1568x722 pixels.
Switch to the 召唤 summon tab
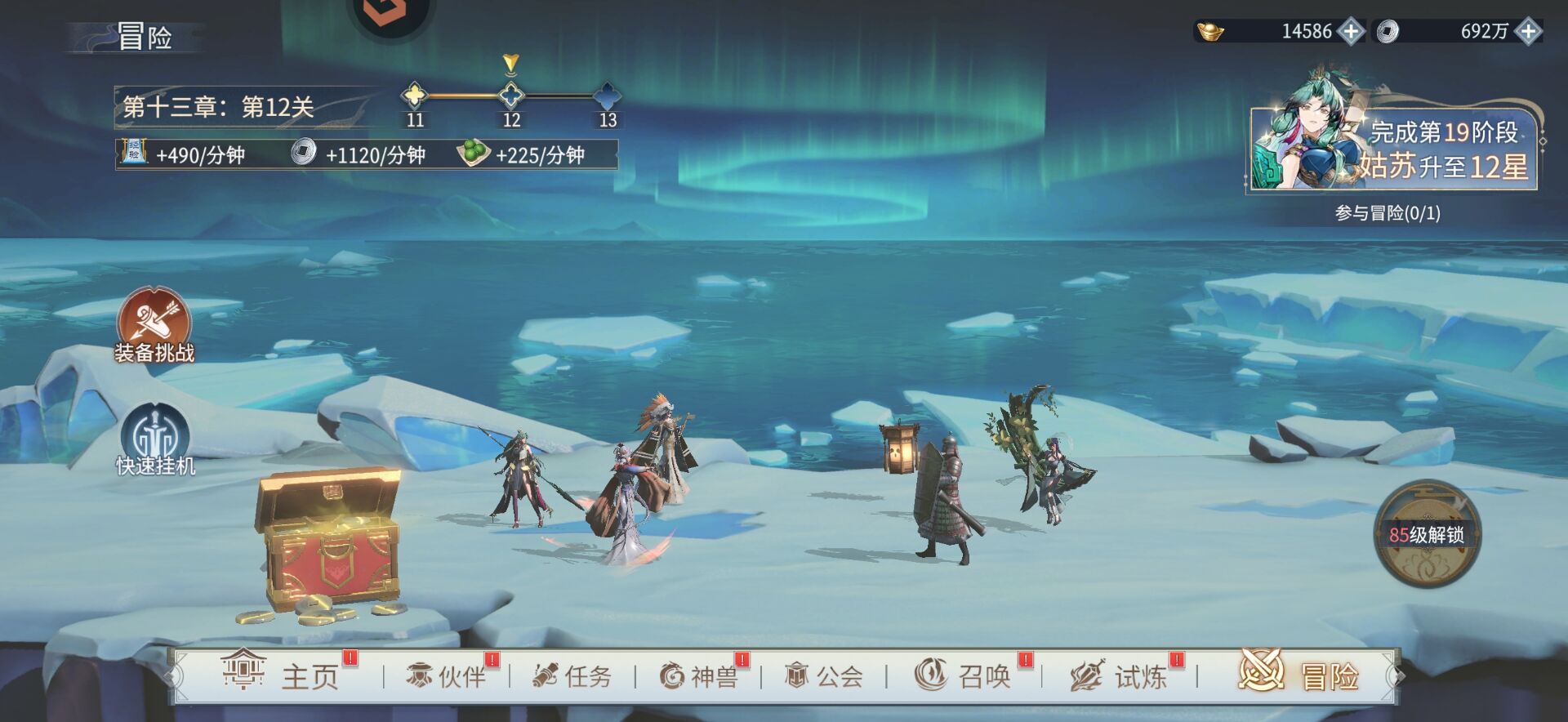click(963, 675)
